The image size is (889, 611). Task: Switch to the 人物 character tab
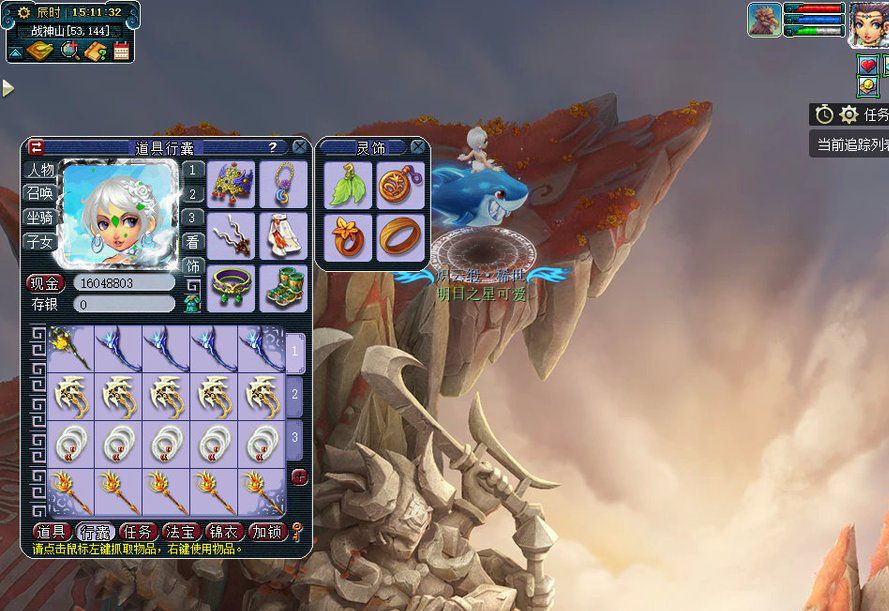(40, 171)
